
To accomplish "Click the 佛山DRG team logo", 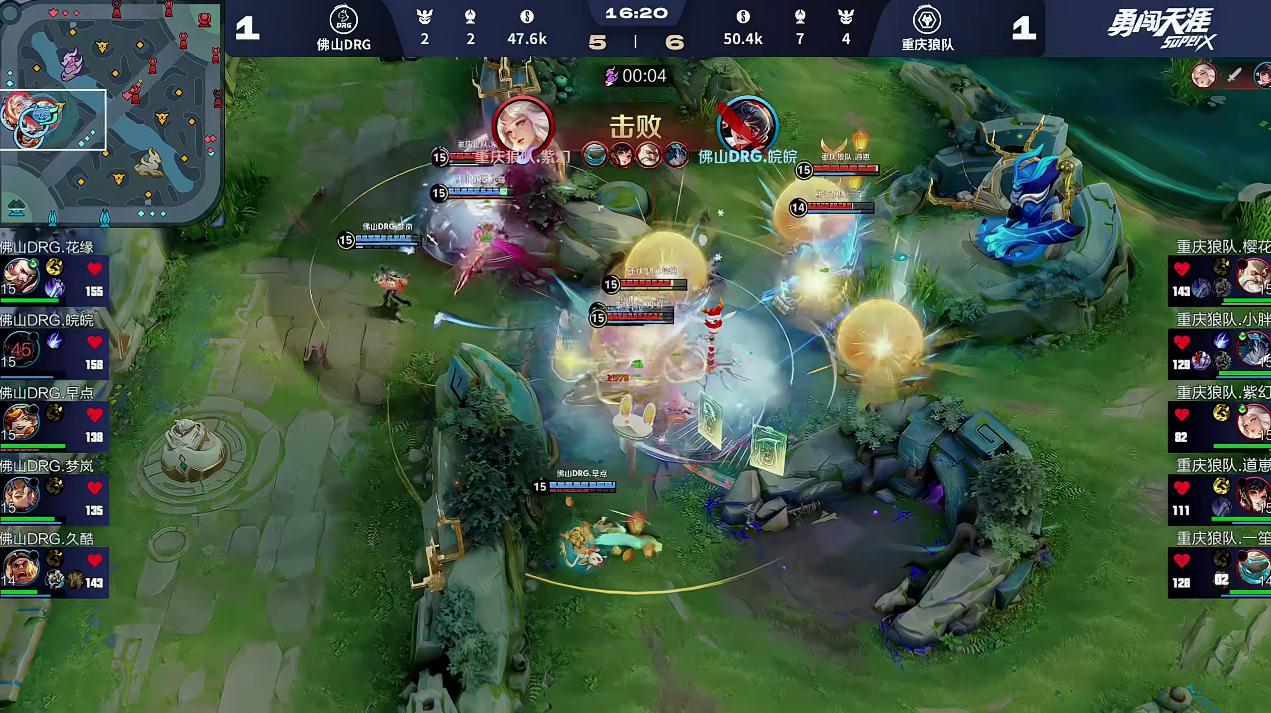I will tap(344, 20).
